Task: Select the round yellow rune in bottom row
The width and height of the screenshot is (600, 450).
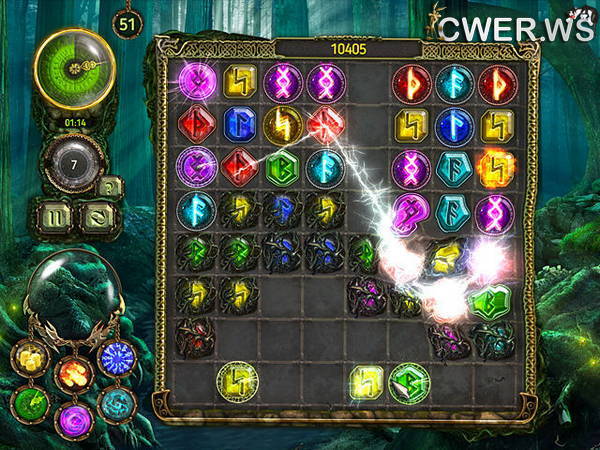Action: 238,381
